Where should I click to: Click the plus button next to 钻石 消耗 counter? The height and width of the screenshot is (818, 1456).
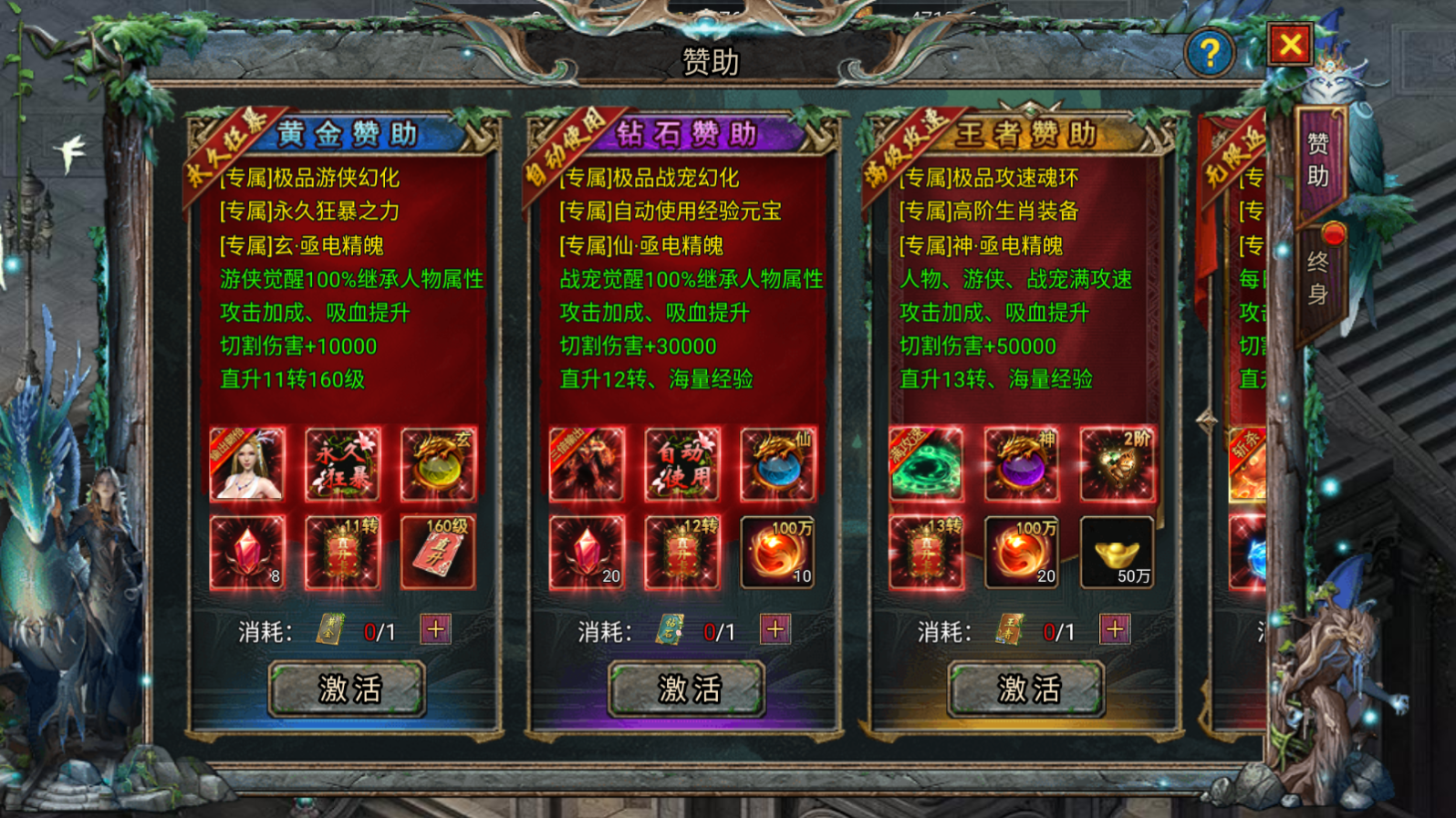[775, 630]
